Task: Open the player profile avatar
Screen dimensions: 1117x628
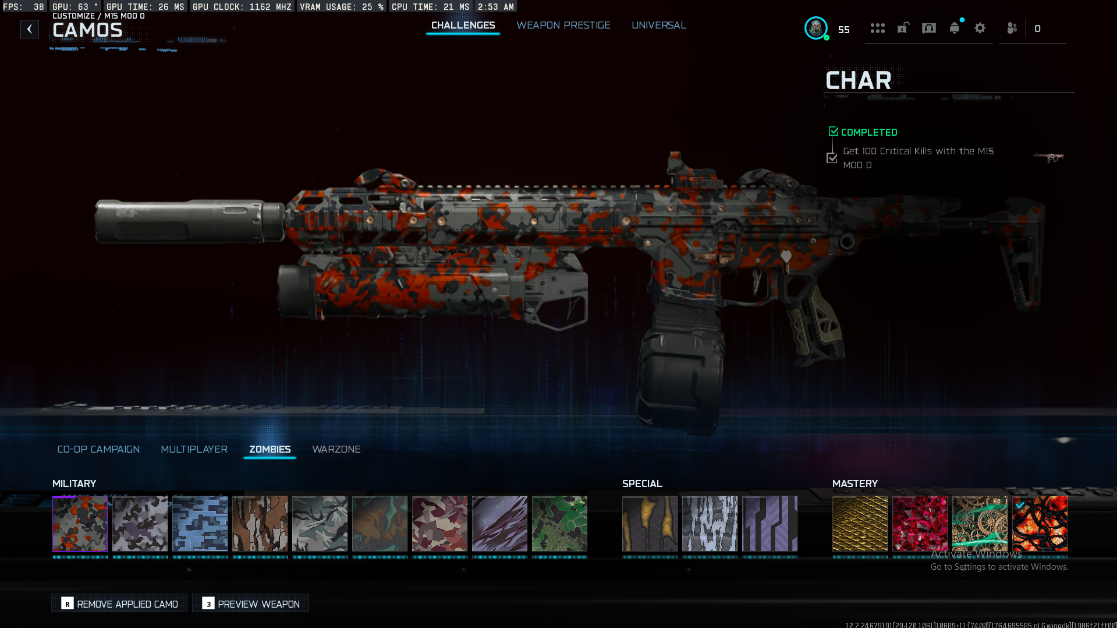Action: [816, 28]
